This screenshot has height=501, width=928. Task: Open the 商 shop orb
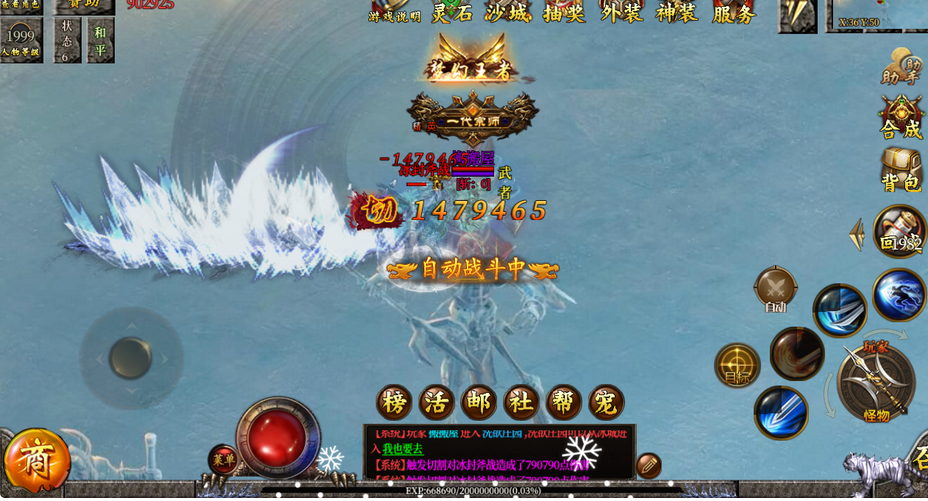(x=35, y=461)
